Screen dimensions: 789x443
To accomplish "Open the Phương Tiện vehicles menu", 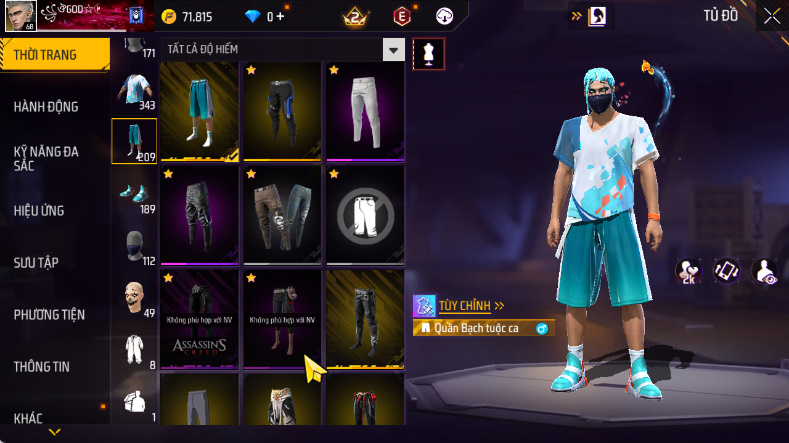I will [x=49, y=315].
